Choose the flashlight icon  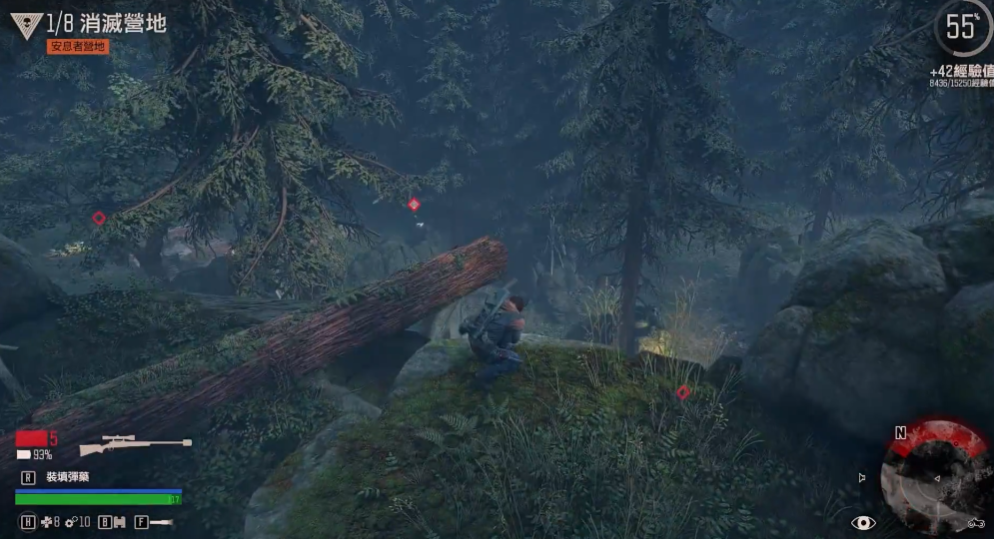(x=162, y=521)
